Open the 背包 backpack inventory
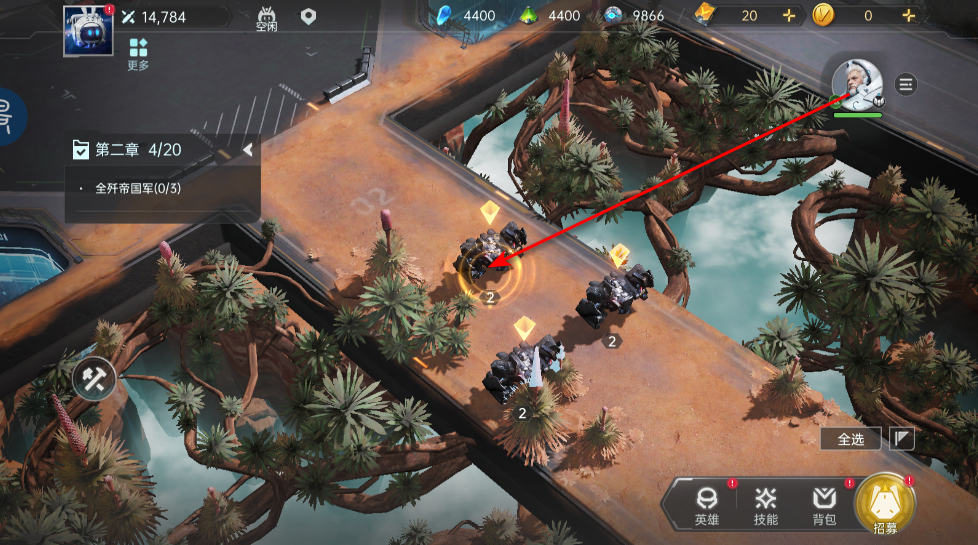 coord(824,504)
